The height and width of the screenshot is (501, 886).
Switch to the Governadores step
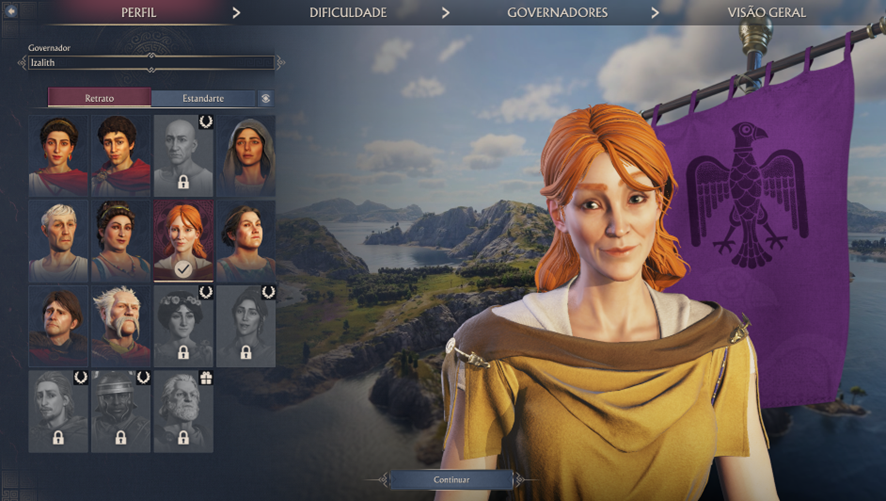pyautogui.click(x=557, y=13)
